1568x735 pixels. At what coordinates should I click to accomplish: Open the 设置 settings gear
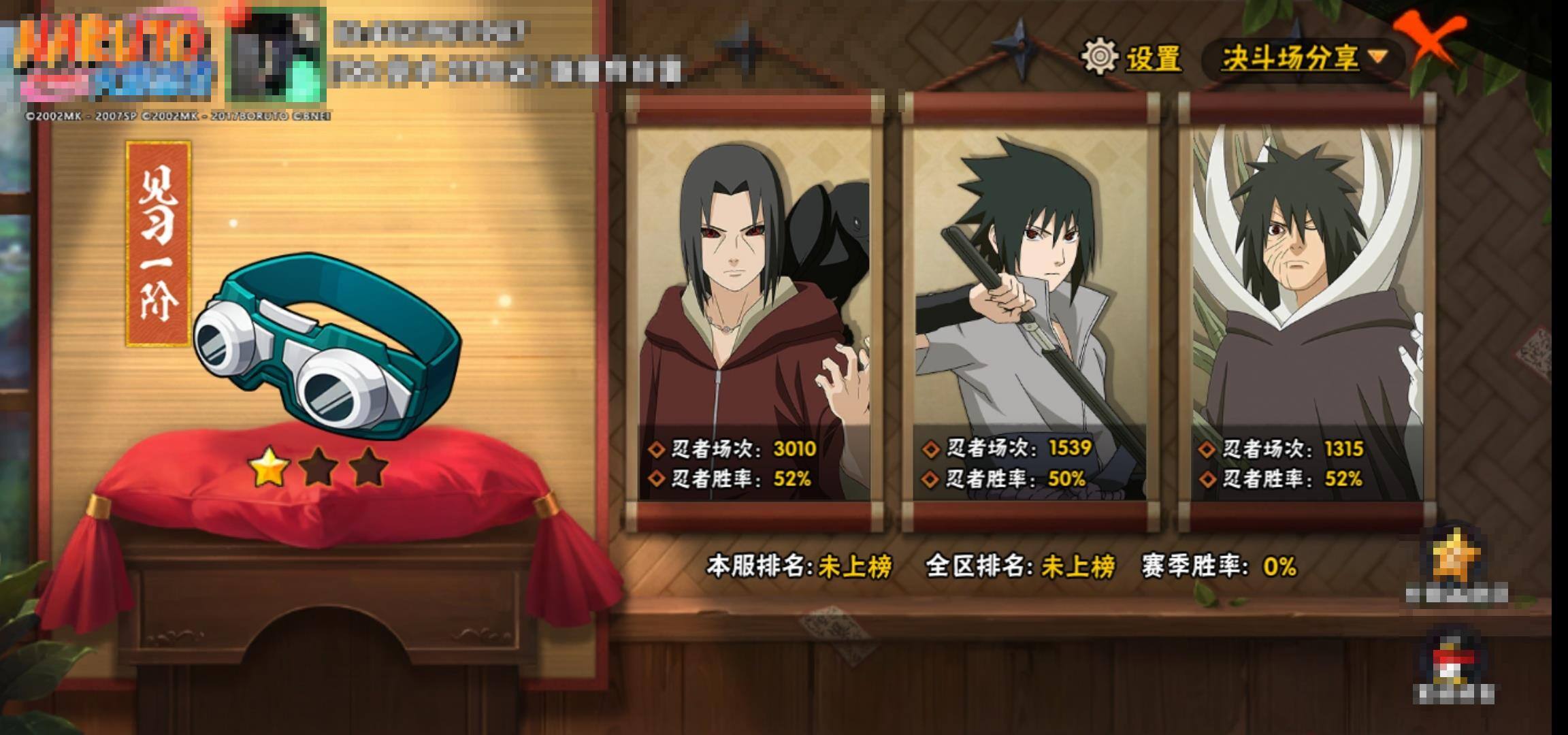pyautogui.click(x=1100, y=57)
